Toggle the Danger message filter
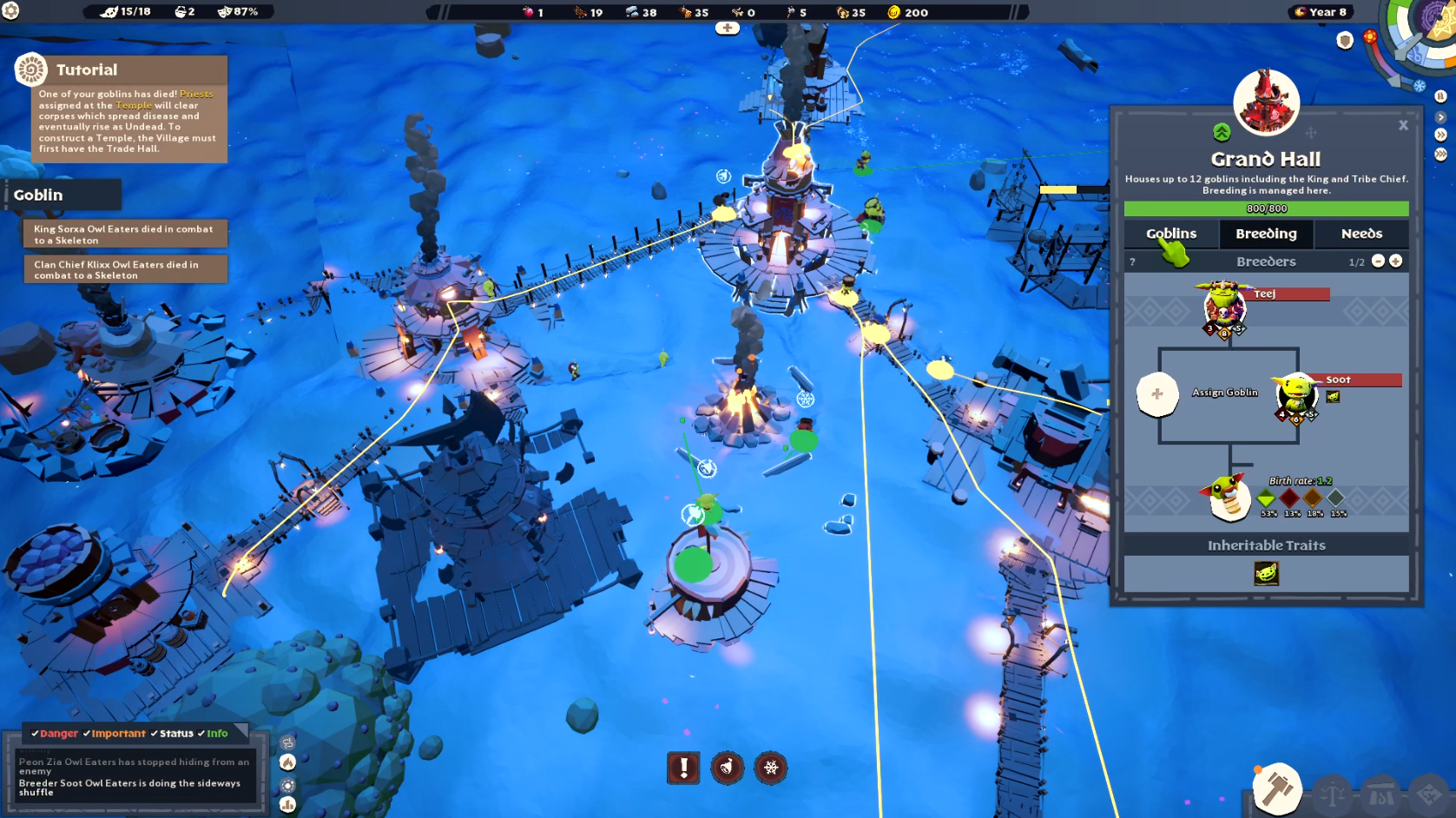The width and height of the screenshot is (1456, 818). click(55, 734)
